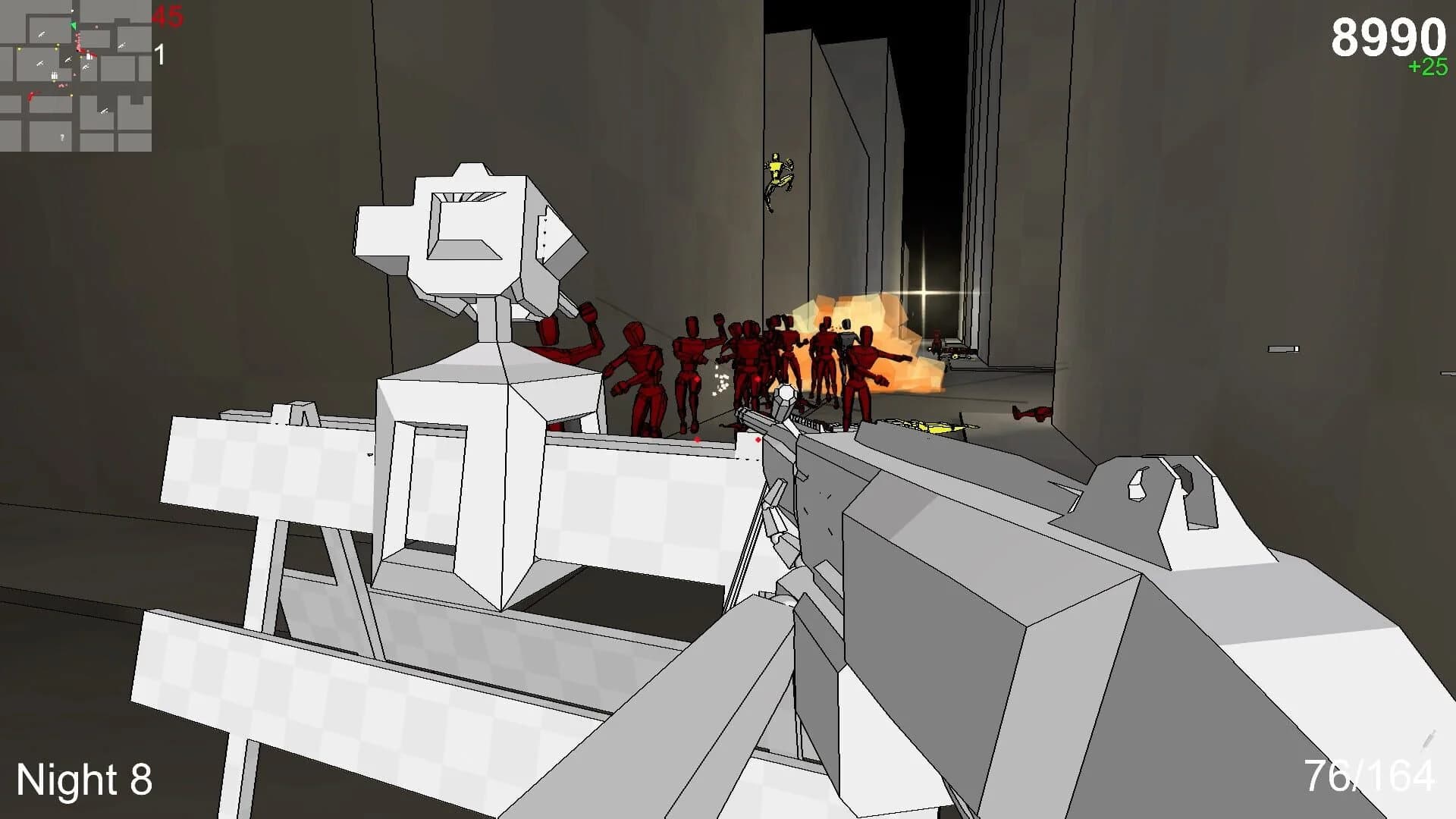The width and height of the screenshot is (1456, 819).
Task: Select the white rifle pickup icon on the minimap
Action: click(43, 34)
